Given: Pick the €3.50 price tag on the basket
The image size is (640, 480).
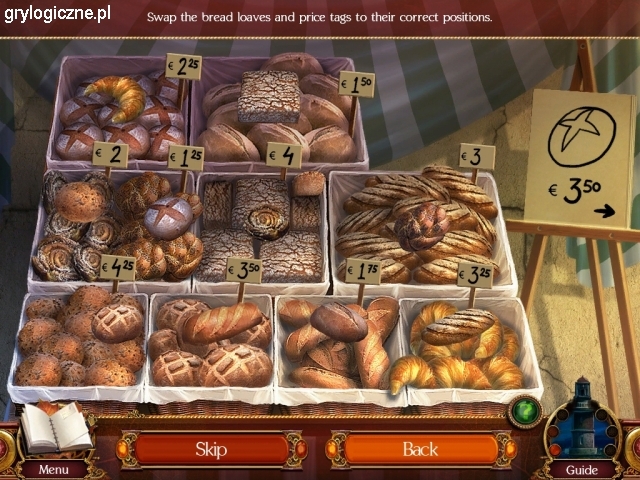Looking at the screenshot, I should coord(243,270).
